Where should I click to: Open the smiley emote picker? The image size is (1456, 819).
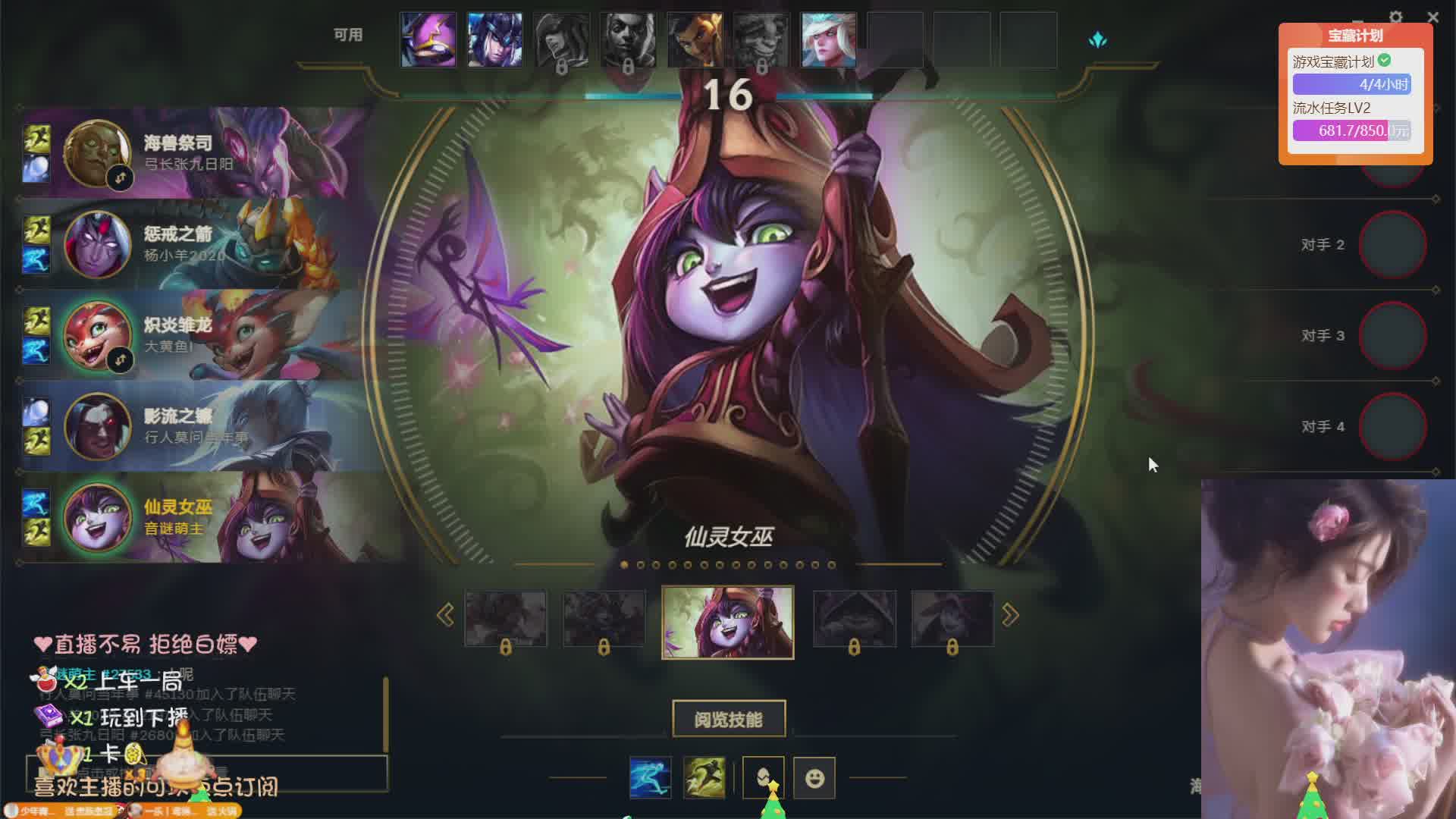(x=814, y=777)
